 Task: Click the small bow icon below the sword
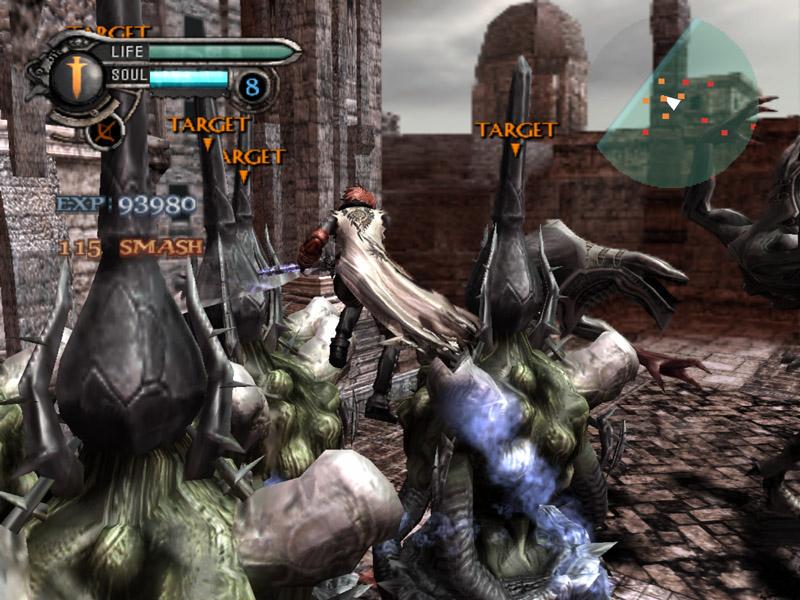tap(103, 130)
